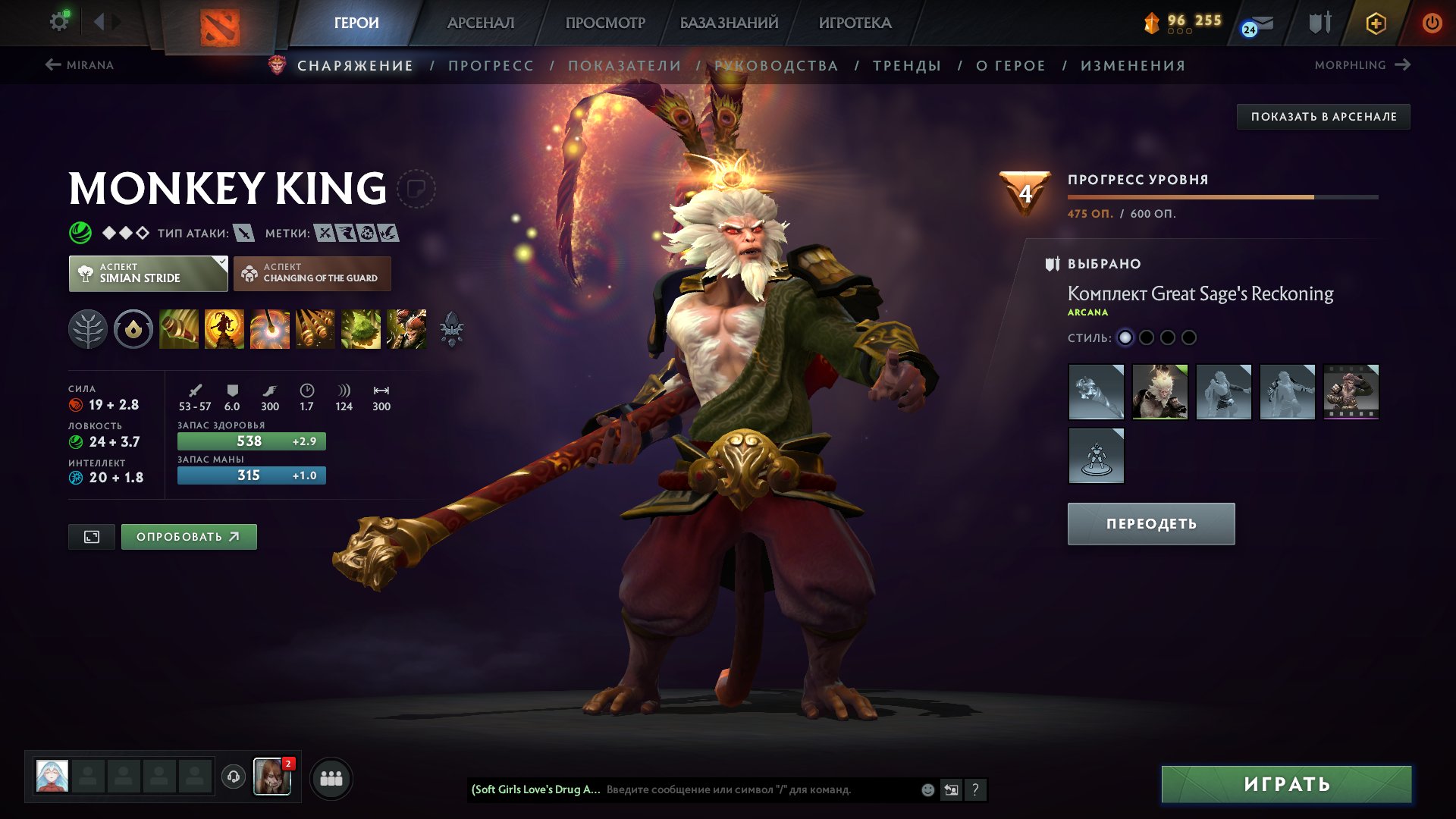Click the Tree Dance ability icon
This screenshot has height=819, width=1456.
[x=224, y=329]
